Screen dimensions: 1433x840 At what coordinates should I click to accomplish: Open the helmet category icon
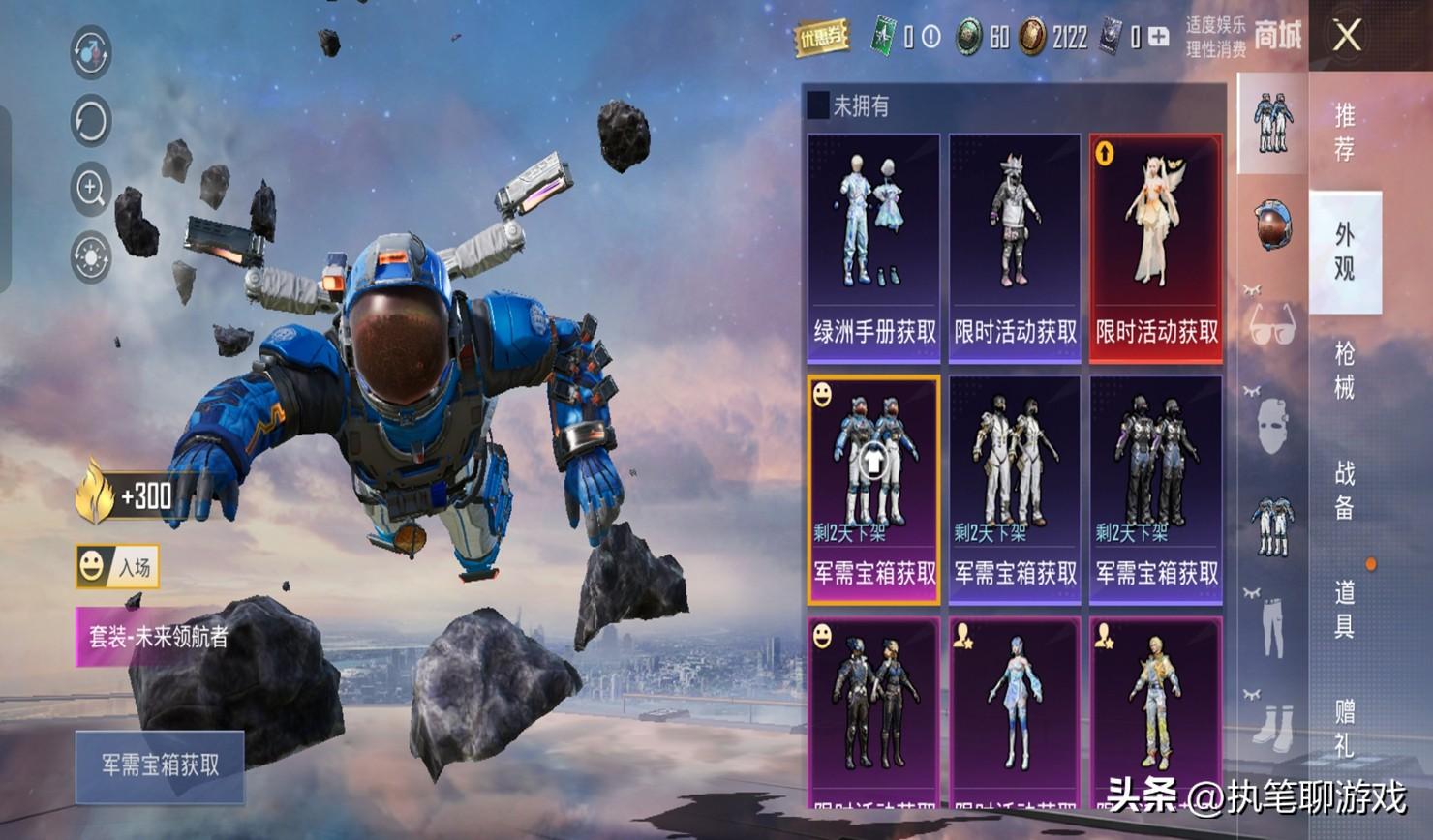coord(1272,225)
